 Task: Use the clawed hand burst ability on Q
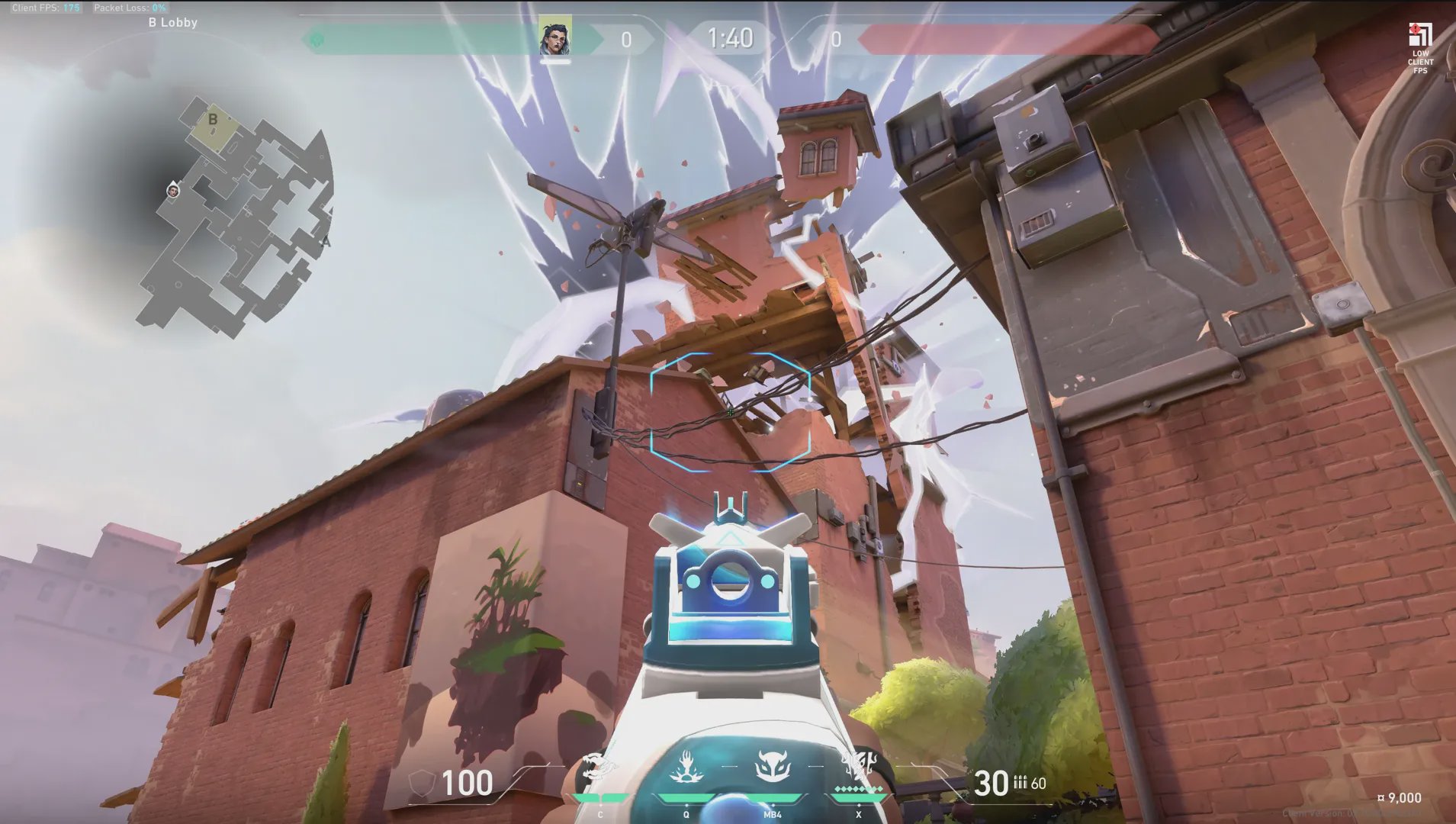click(686, 768)
